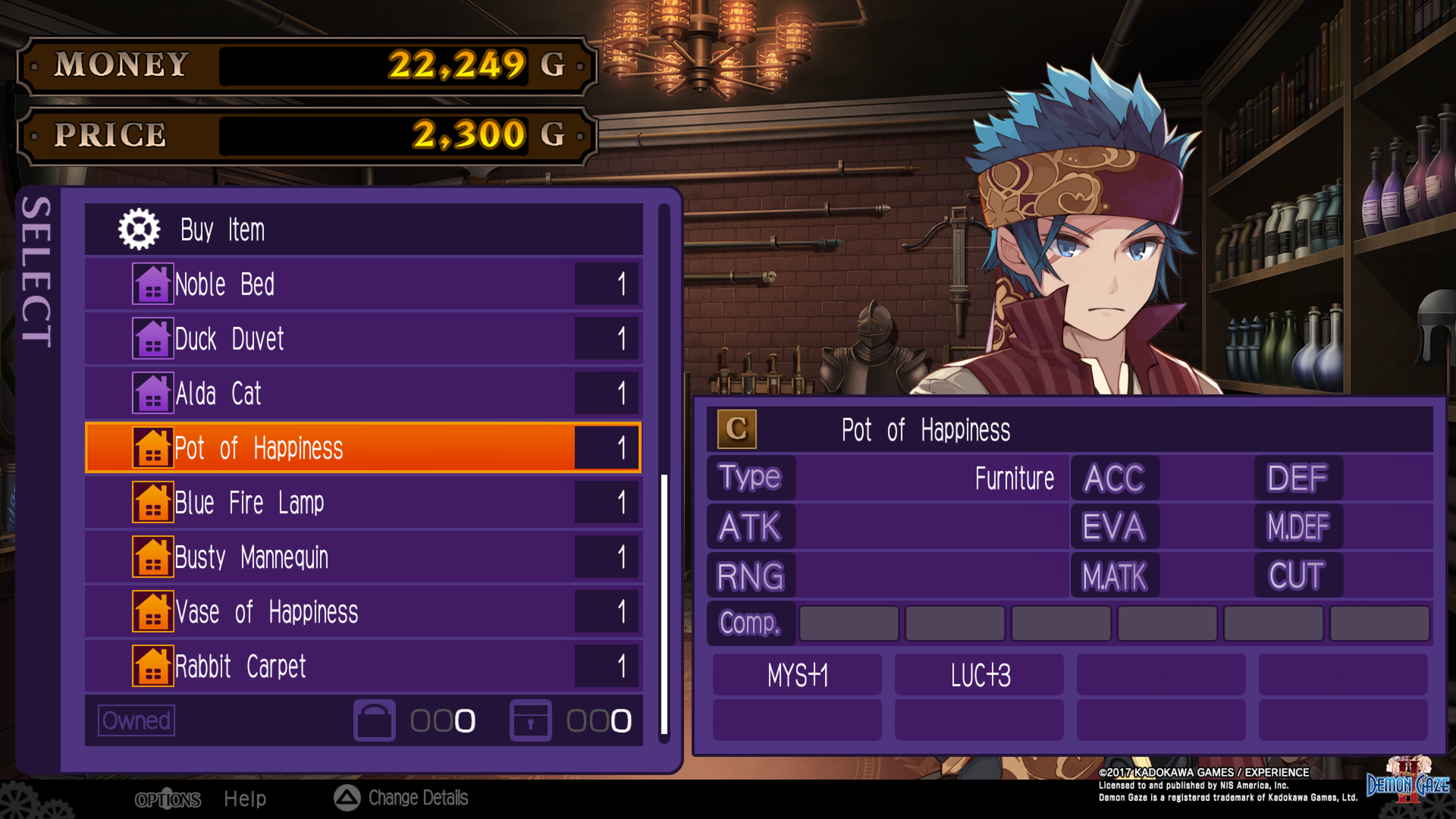
Task: Open the Help menu
Action: 244,799
